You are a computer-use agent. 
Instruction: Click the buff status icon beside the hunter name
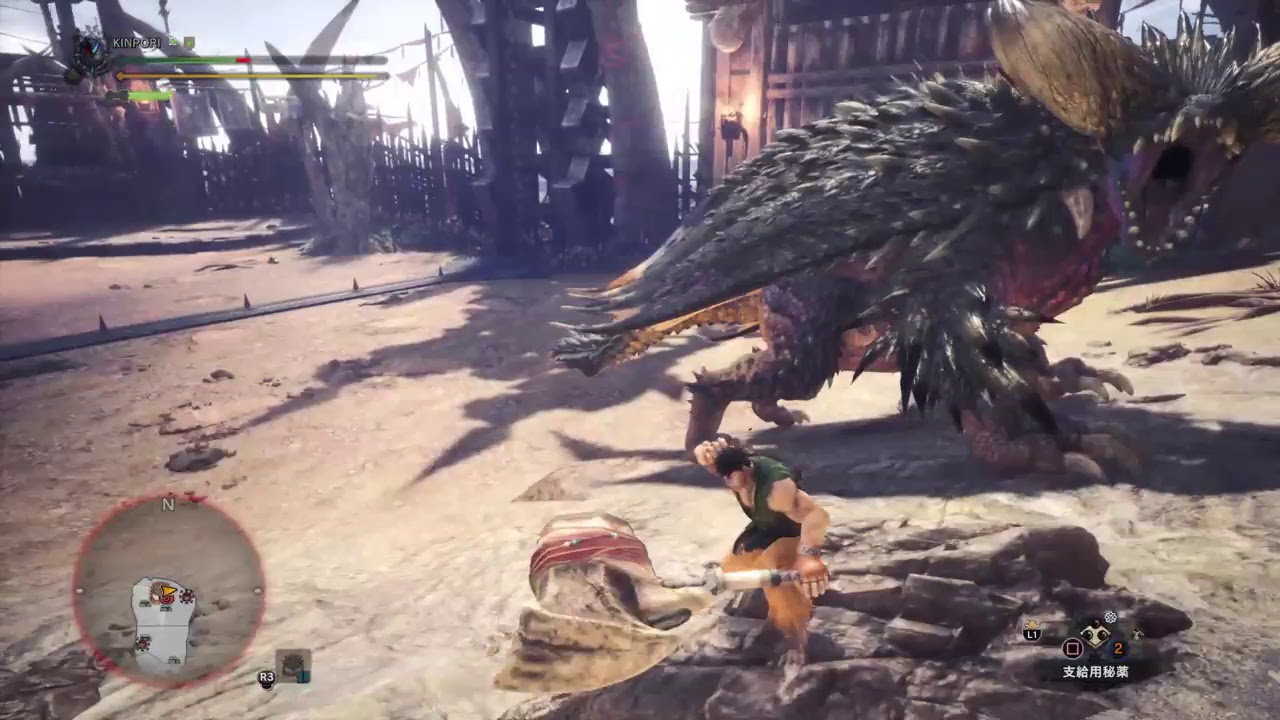(172, 41)
